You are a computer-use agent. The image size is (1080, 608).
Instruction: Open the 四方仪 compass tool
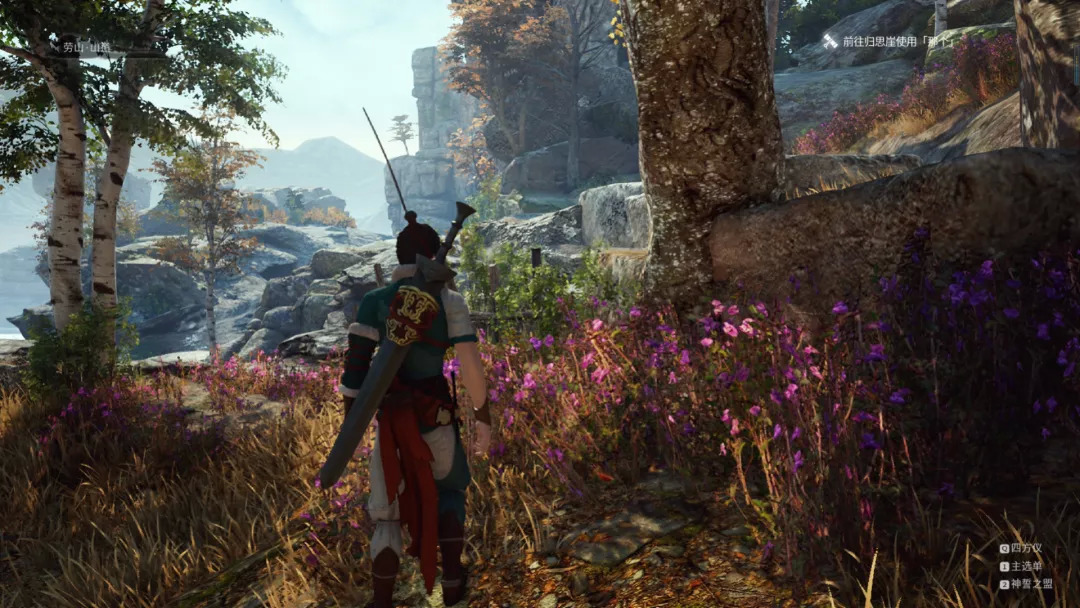pyautogui.click(x=1021, y=548)
